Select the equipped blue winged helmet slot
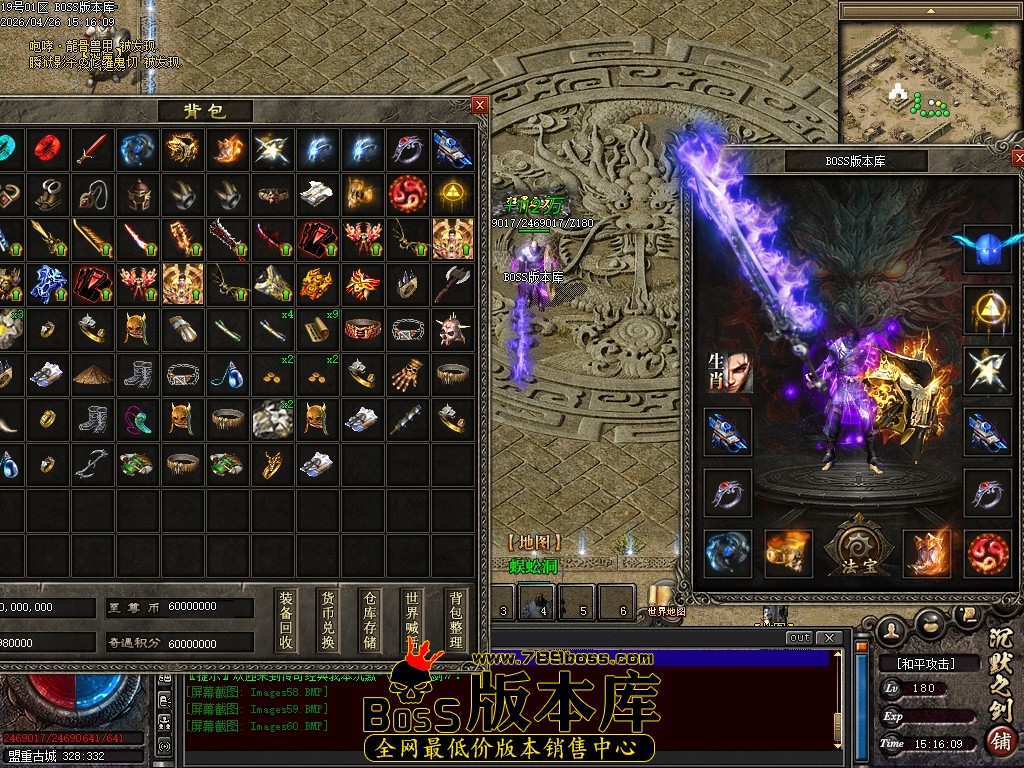This screenshot has height=768, width=1024. 987,248
